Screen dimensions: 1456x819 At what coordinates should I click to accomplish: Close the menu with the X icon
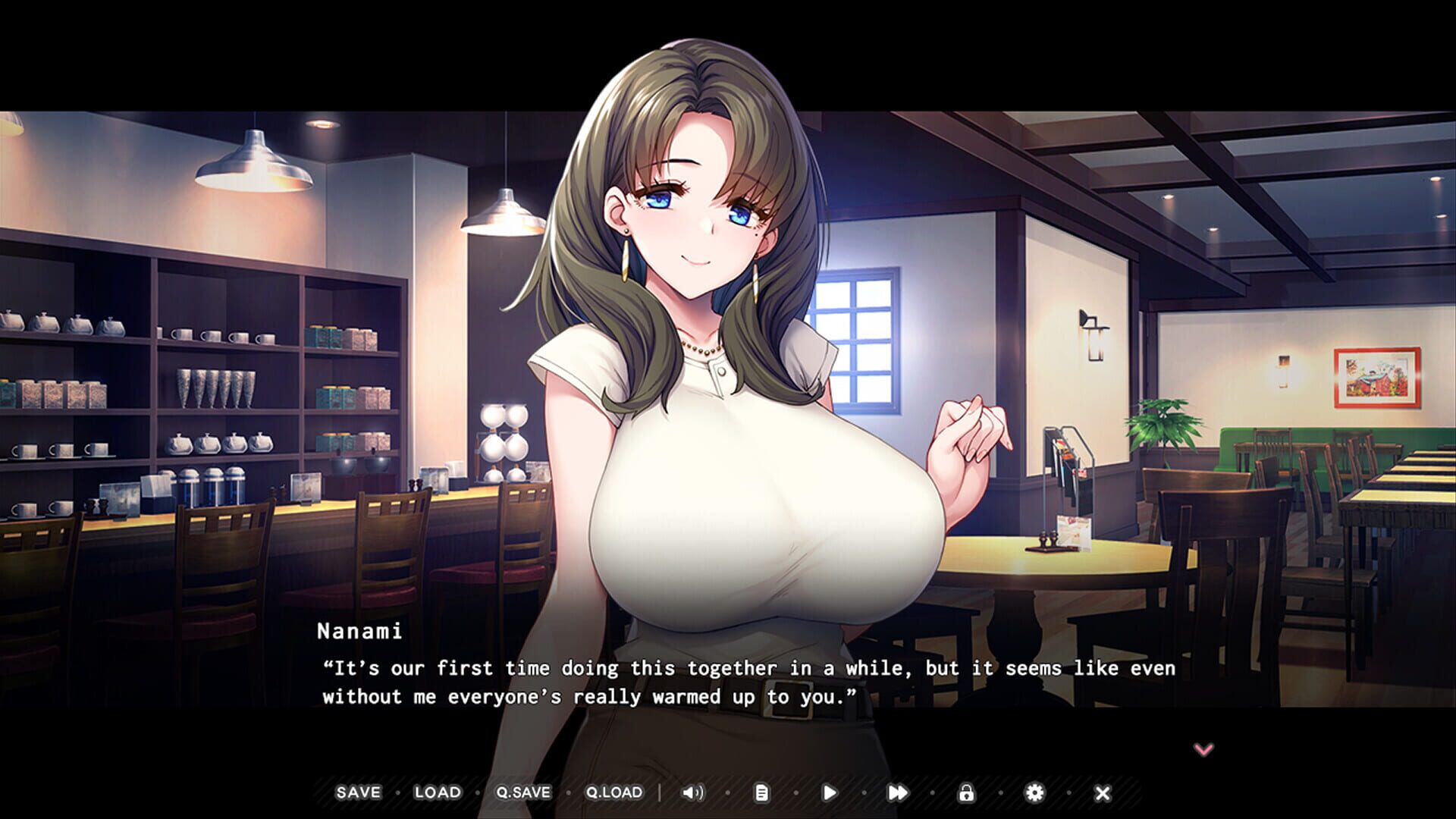(x=1102, y=792)
